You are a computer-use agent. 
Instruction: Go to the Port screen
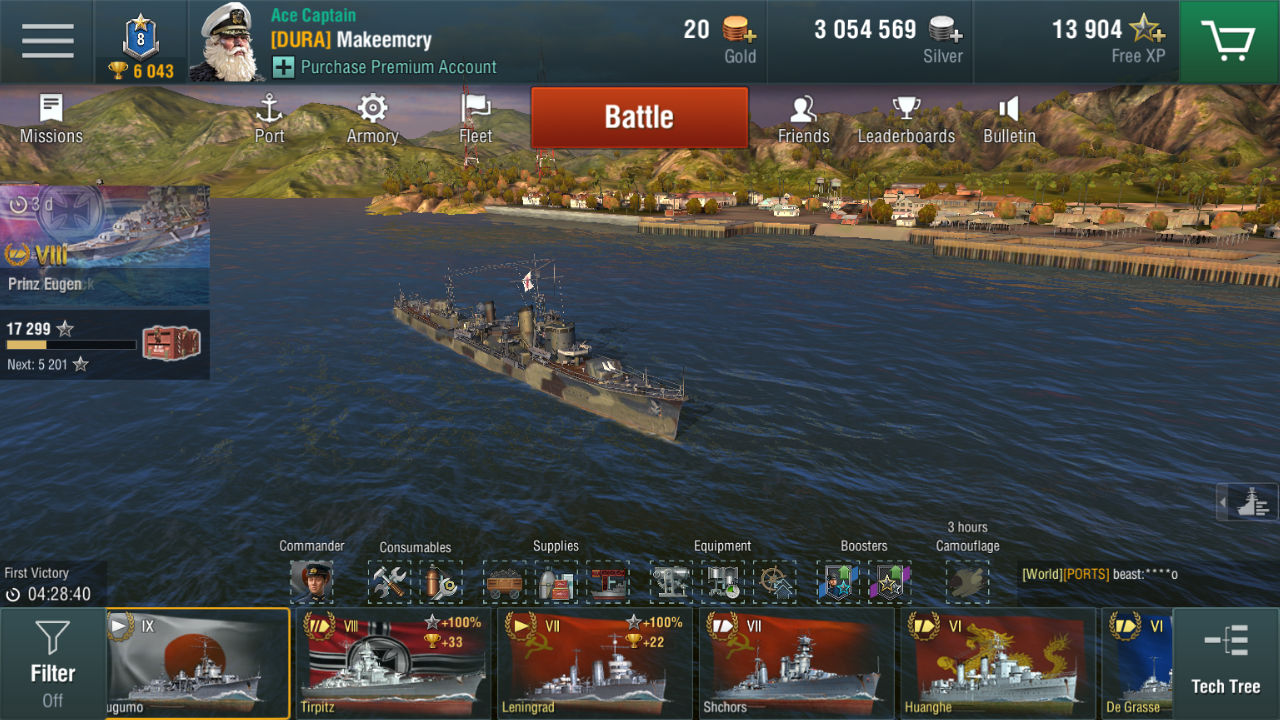(269, 119)
